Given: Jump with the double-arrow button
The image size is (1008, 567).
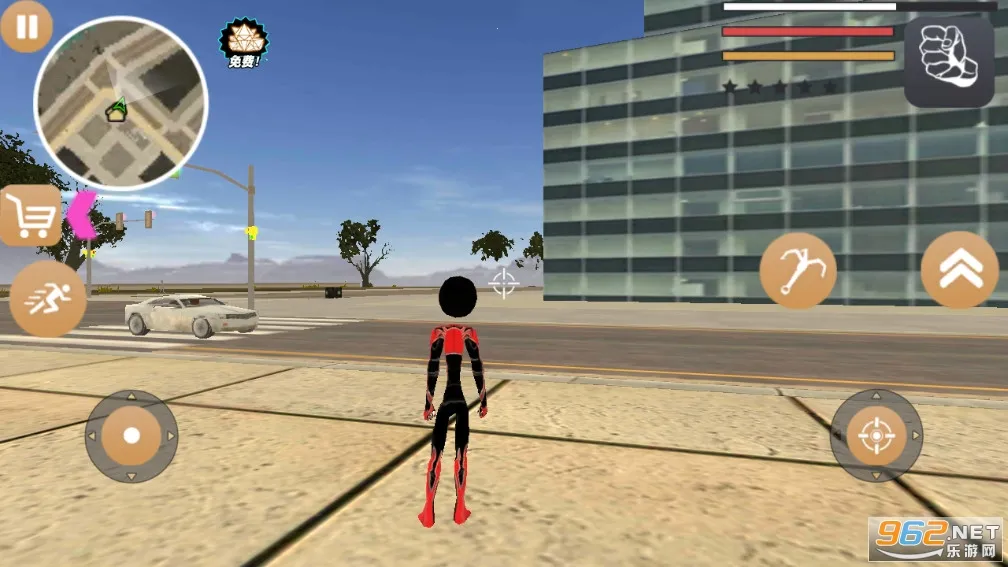Looking at the screenshot, I should tap(959, 270).
